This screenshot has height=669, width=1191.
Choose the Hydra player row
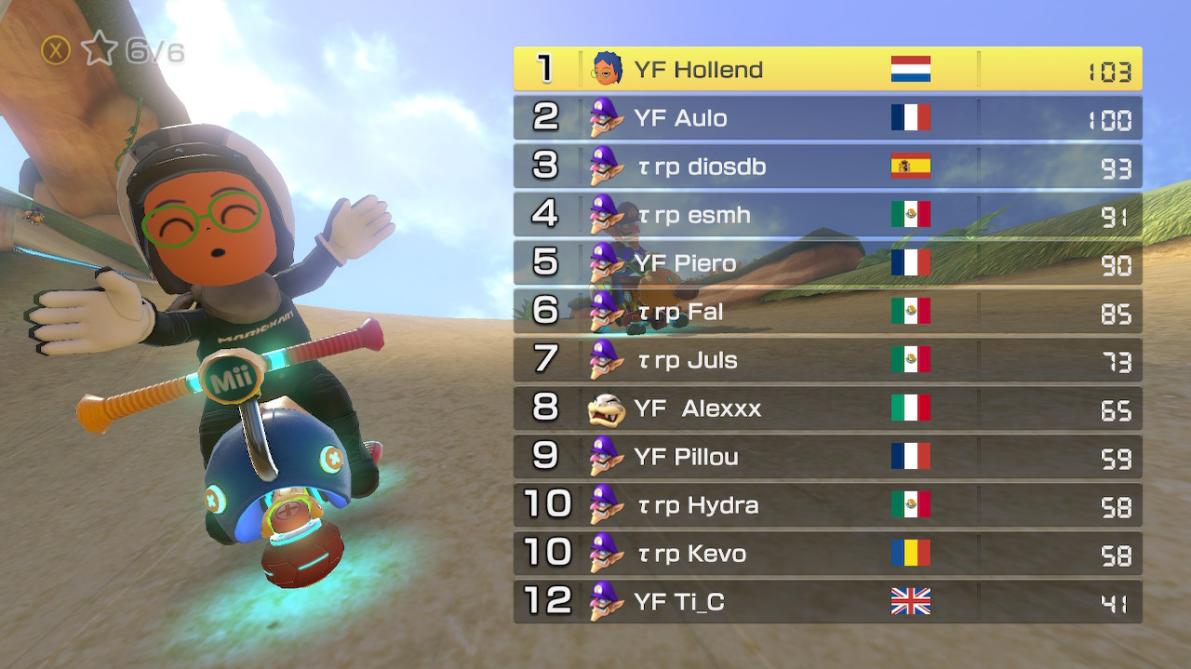tap(827, 505)
